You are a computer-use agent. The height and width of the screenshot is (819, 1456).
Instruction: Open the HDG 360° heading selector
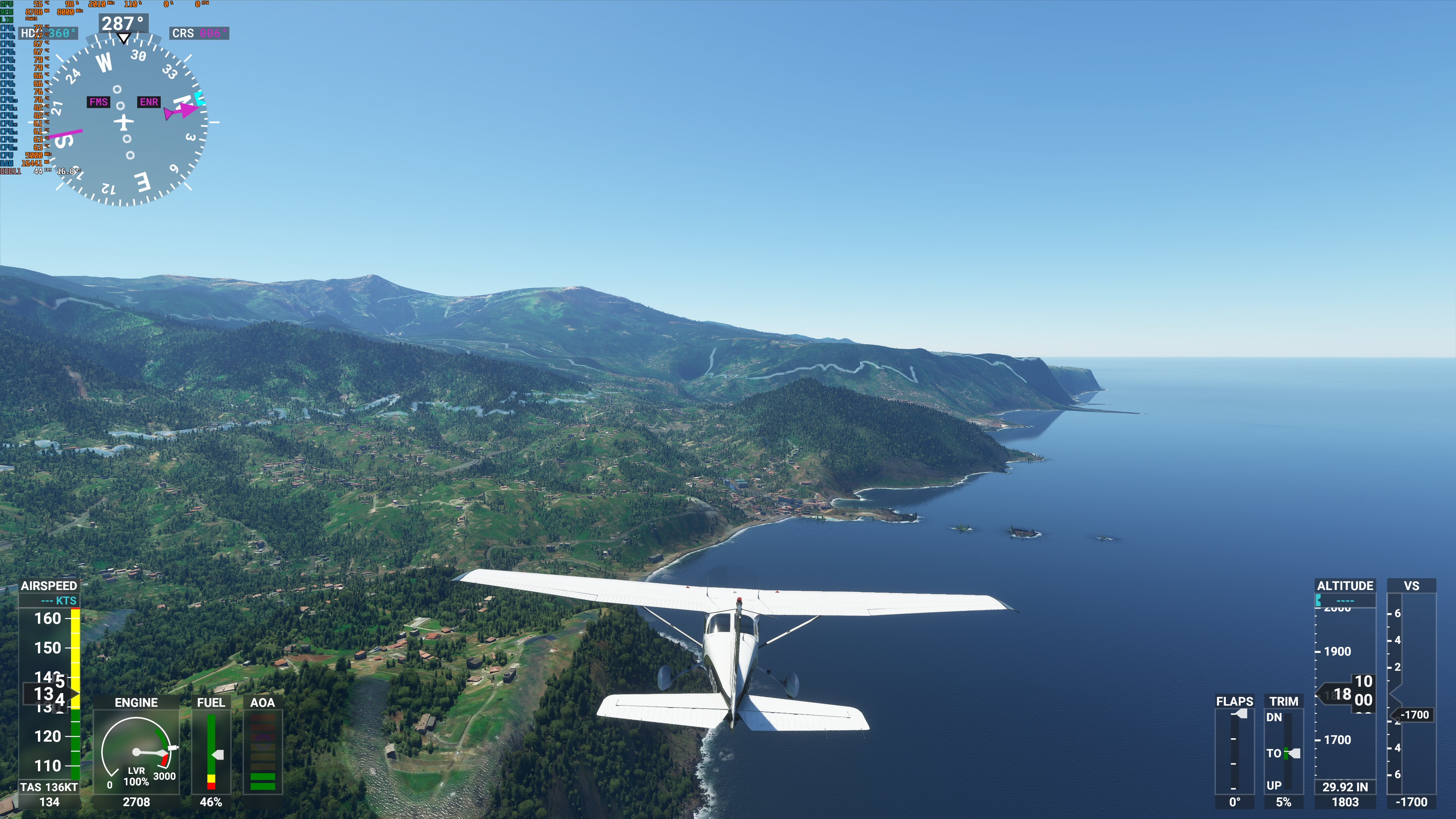(x=48, y=33)
